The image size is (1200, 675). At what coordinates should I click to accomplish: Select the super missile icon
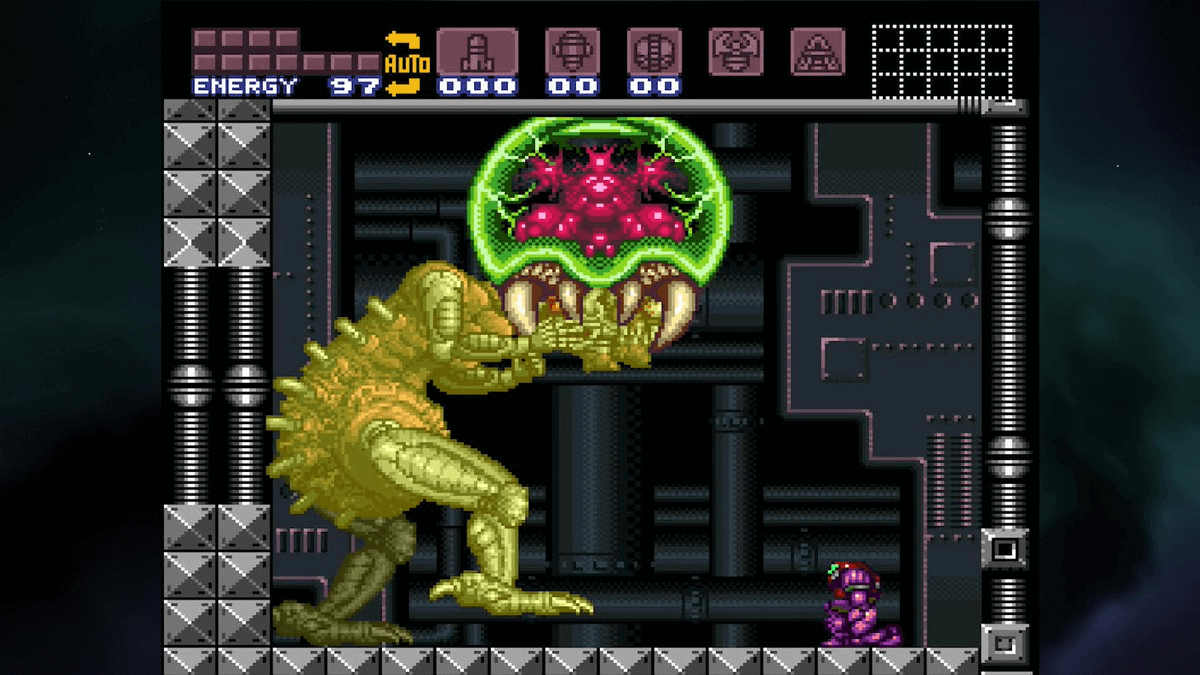(572, 51)
